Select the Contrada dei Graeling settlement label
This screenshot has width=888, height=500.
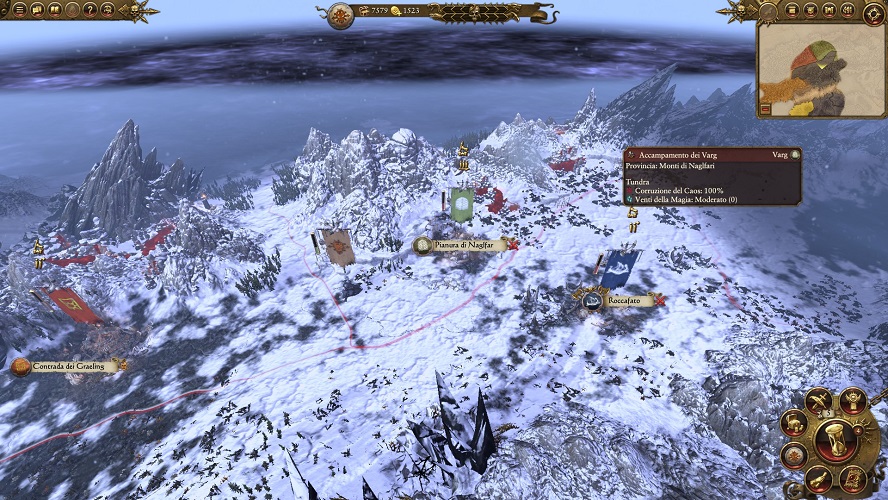click(68, 367)
